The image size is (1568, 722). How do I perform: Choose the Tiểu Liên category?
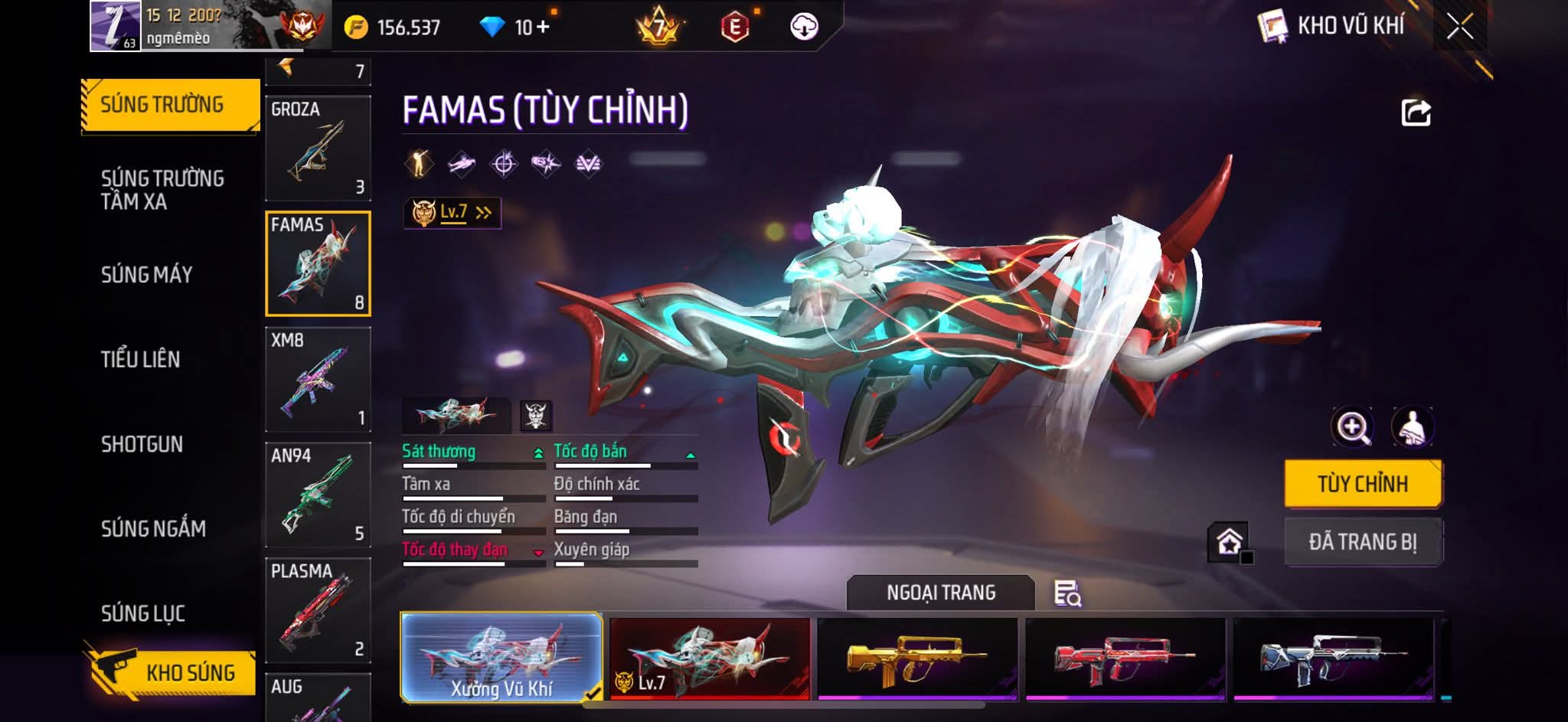[x=141, y=359]
